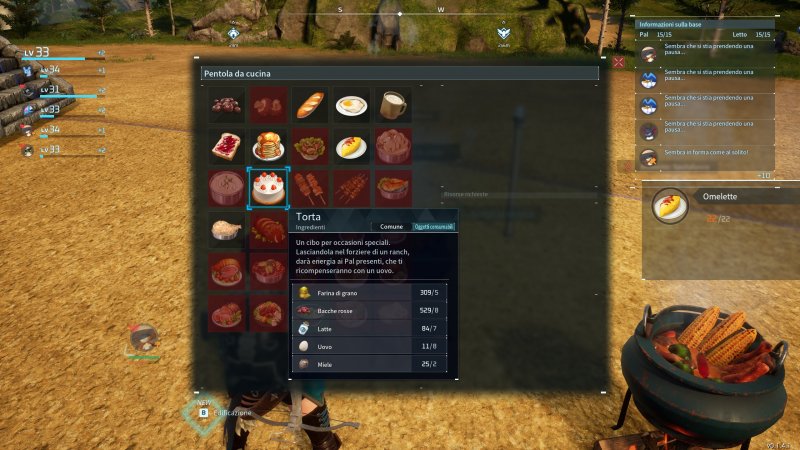Select the Torta cake recipe

point(268,186)
